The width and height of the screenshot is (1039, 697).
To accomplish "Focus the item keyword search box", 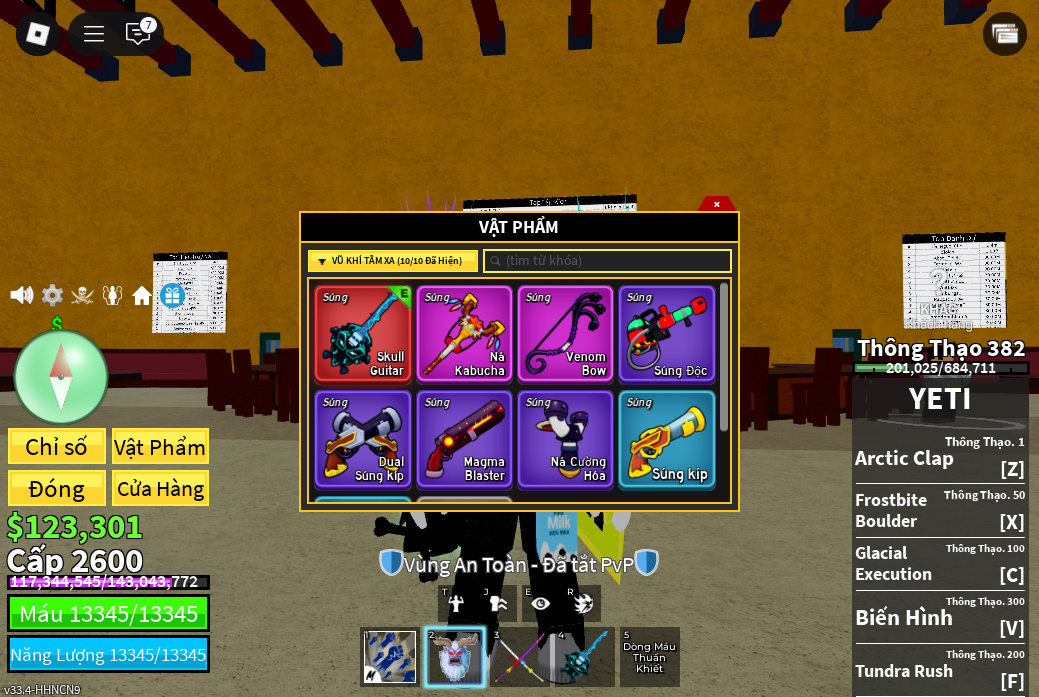I will tap(608, 261).
